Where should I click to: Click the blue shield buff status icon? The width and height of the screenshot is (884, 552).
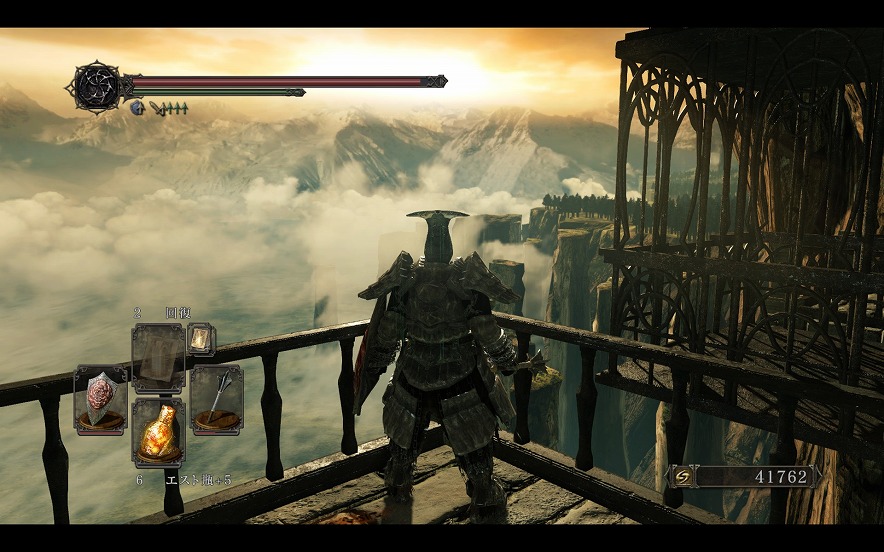coord(137,108)
